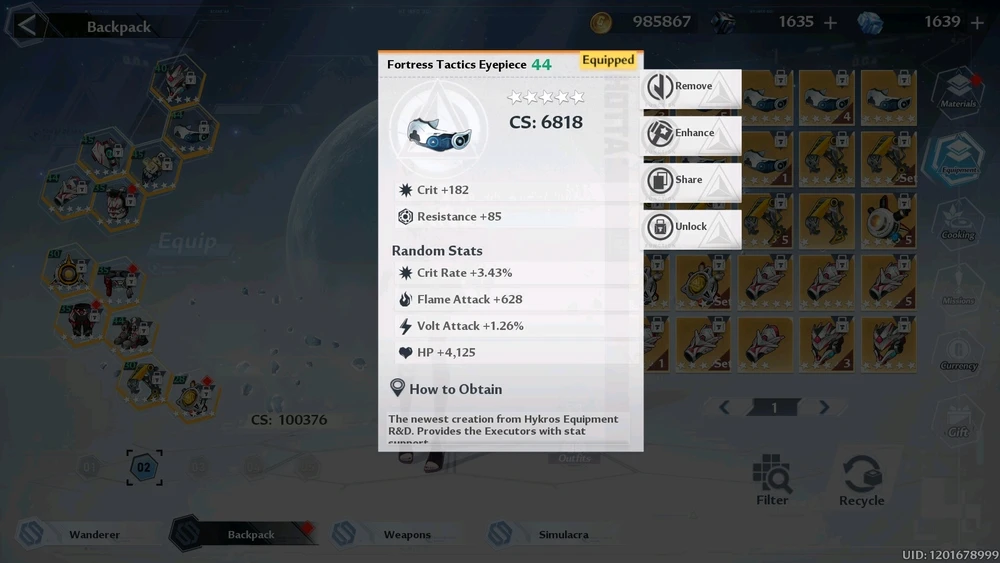The image size is (1000, 563).
Task: Go to the previous backpack page
Action: [x=725, y=407]
